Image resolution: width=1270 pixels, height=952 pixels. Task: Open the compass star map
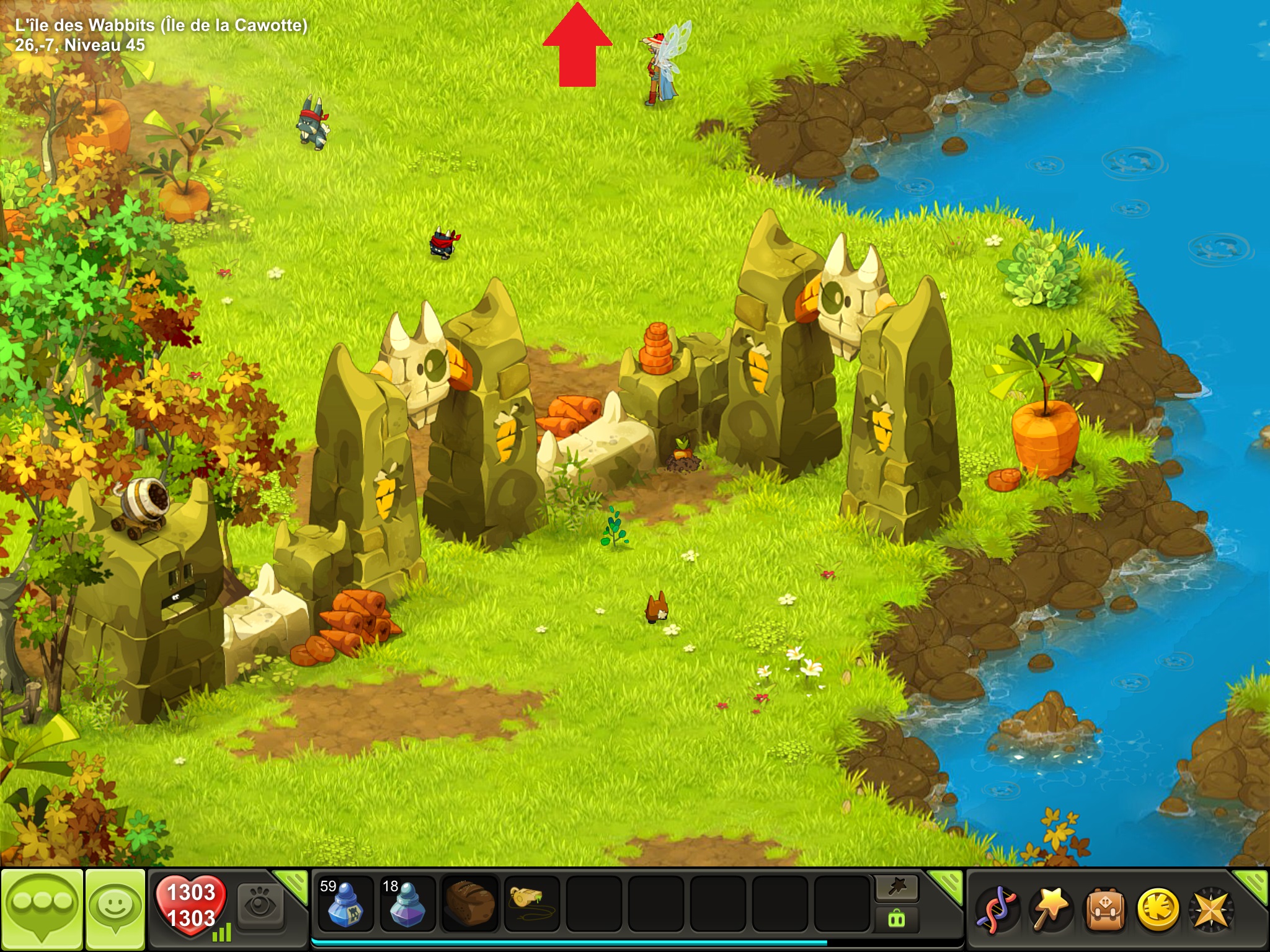(1210, 909)
